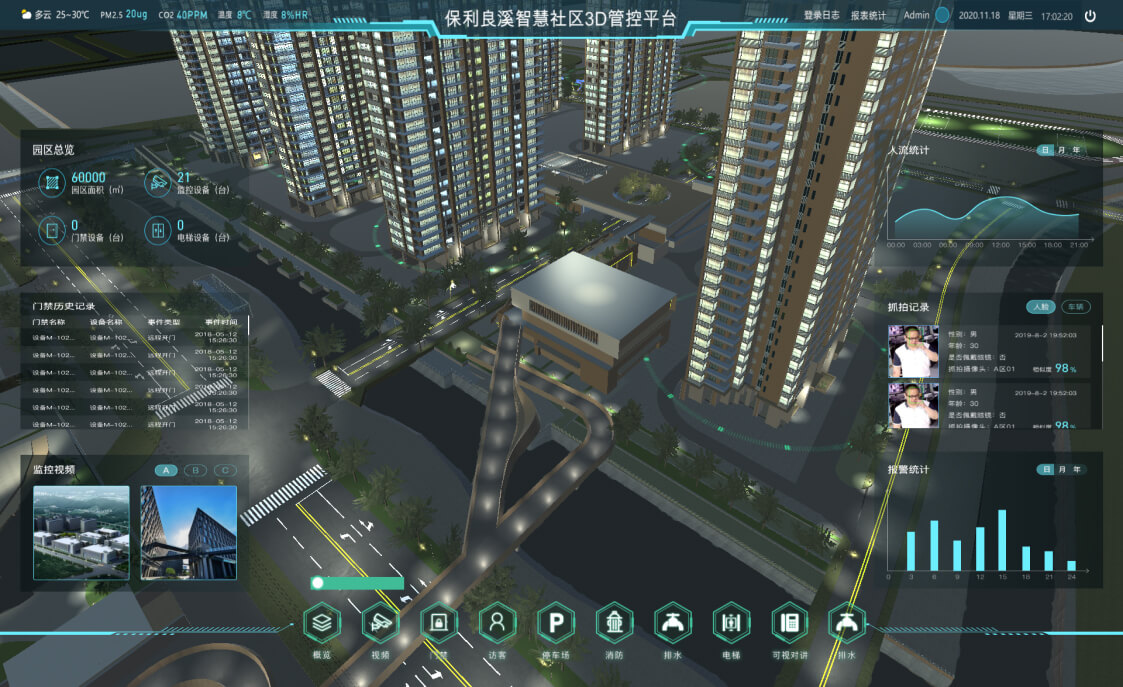
Task: Switch 抓拍记录 to 车辆 tab
Action: point(1075,307)
